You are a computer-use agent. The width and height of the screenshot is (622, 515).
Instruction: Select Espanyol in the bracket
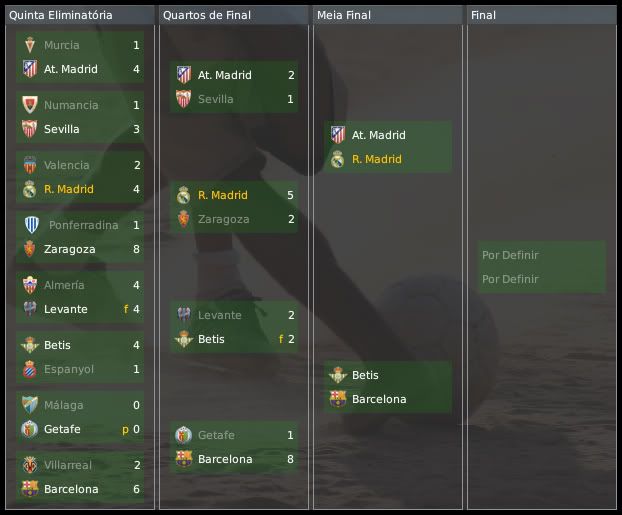pos(69,369)
